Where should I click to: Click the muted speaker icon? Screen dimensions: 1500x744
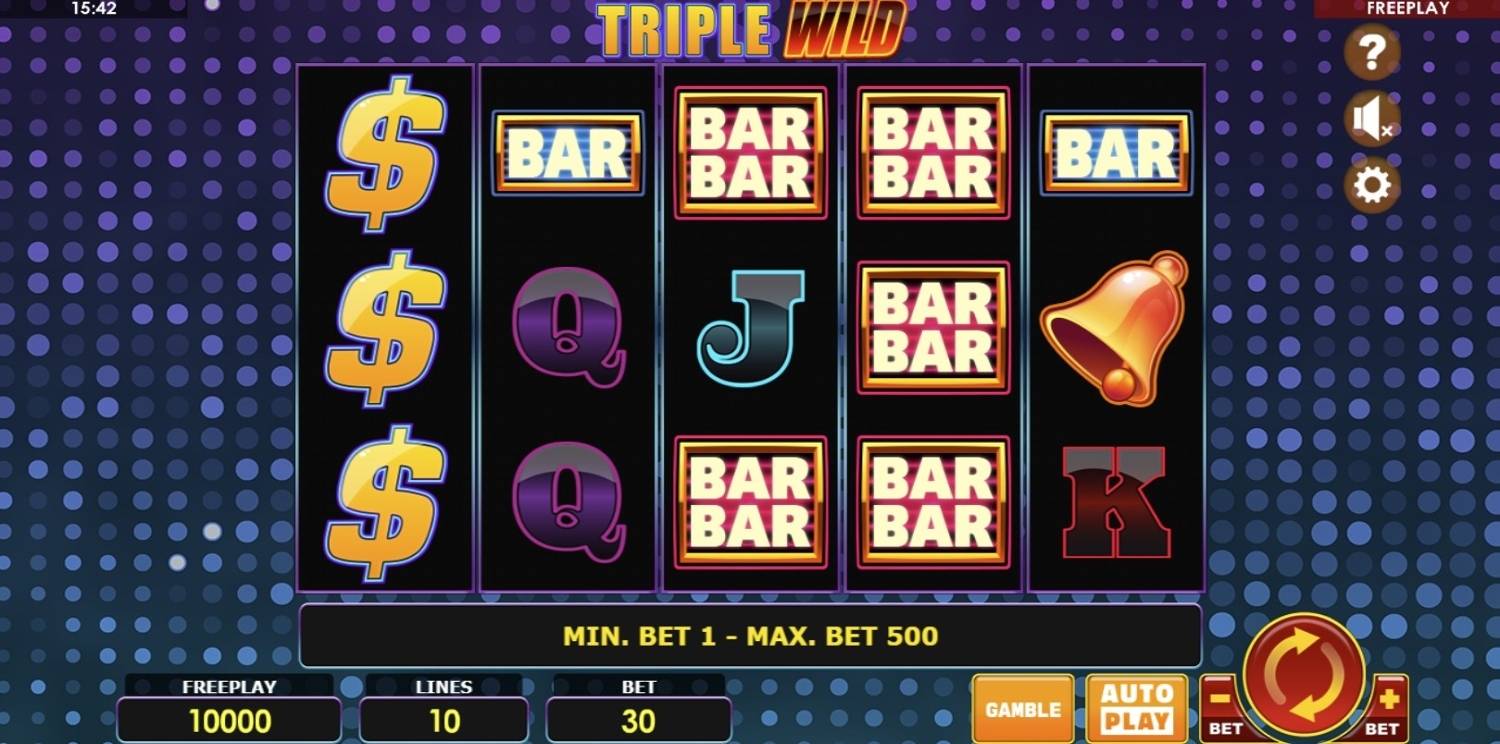[x=1371, y=119]
